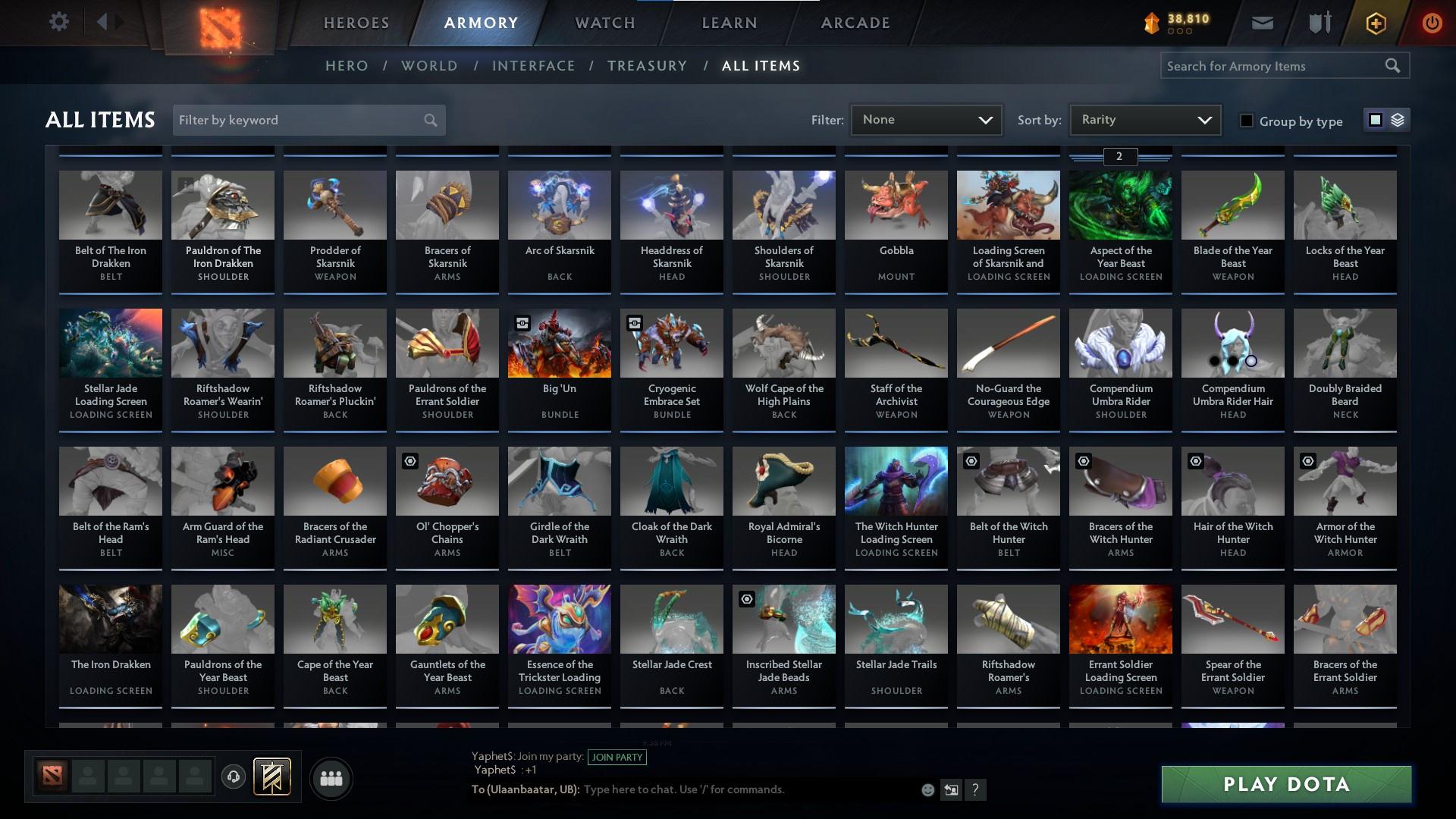
Task: Switch to the WATCH tab
Action: [604, 23]
